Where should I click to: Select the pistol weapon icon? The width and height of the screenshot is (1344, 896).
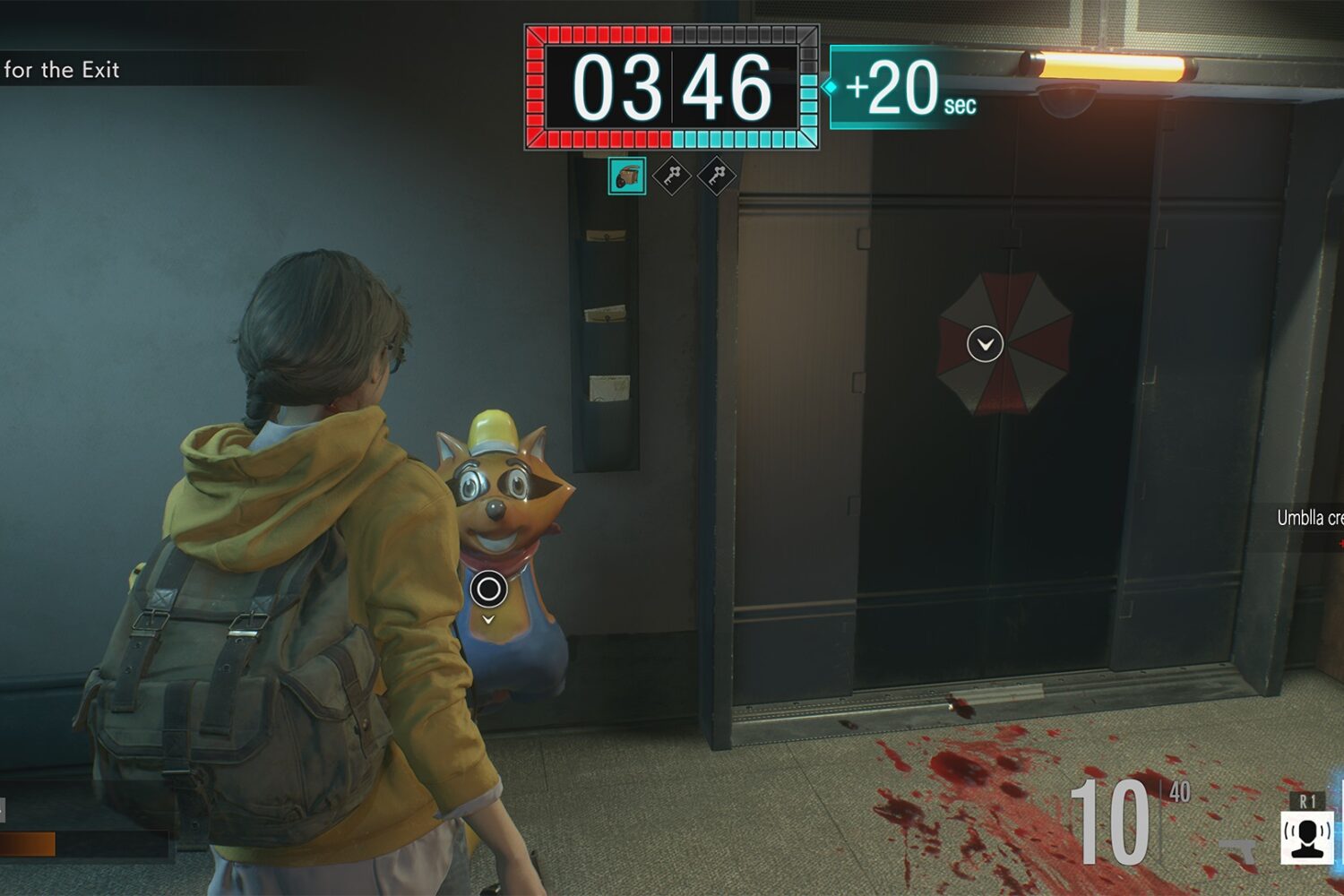click(x=1241, y=849)
